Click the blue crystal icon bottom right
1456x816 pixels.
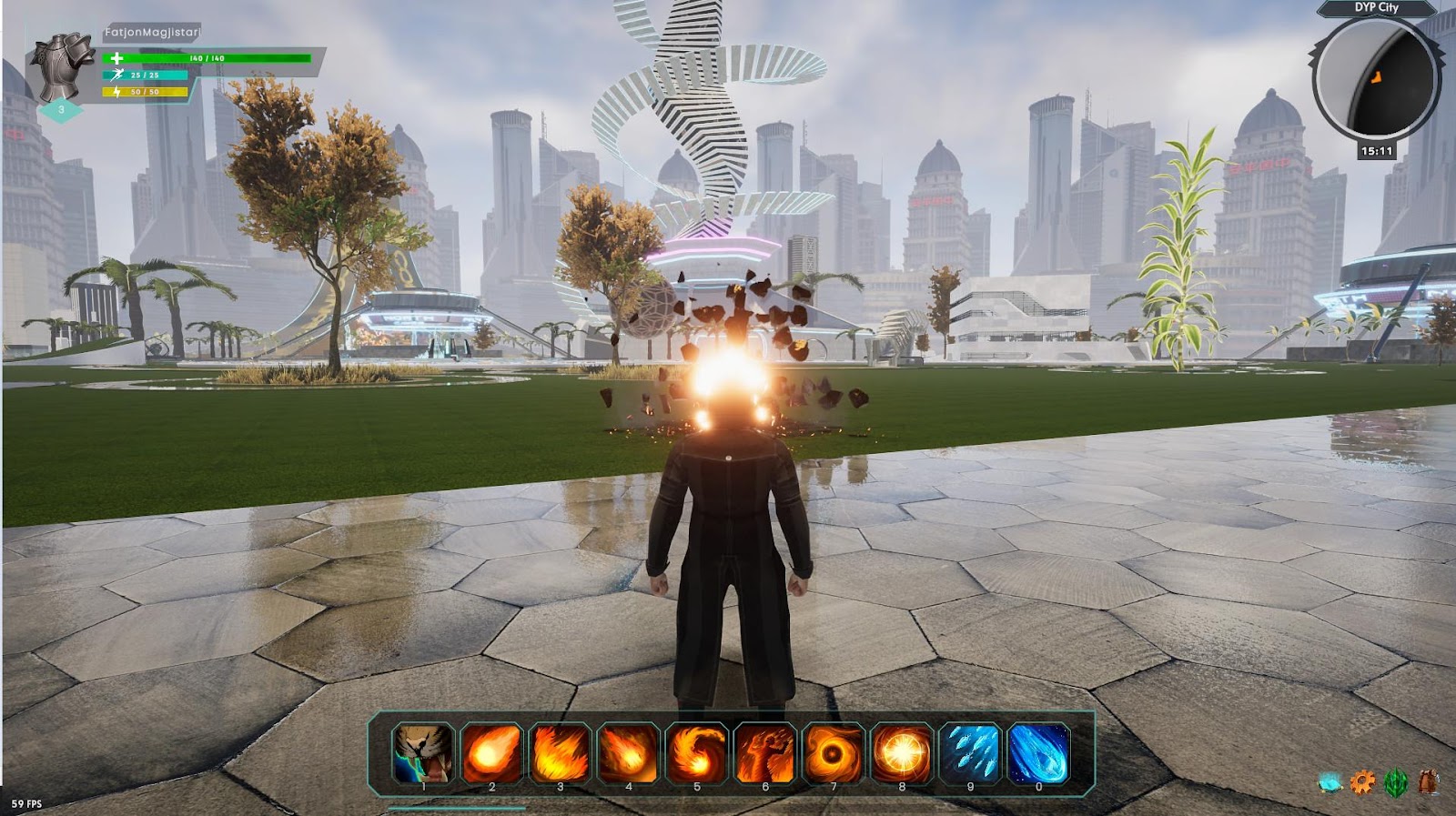tap(1330, 780)
